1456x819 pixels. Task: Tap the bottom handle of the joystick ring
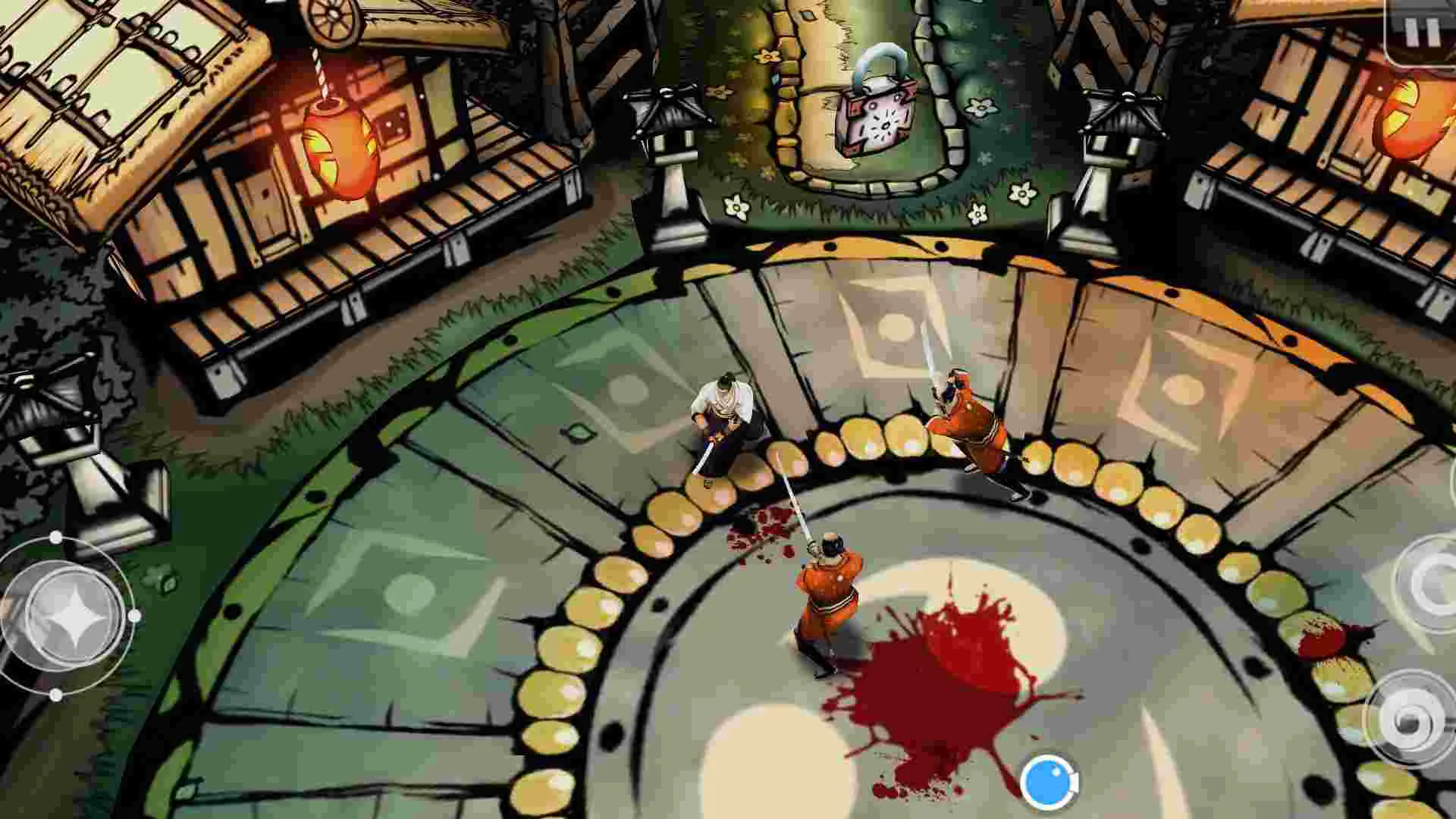click(56, 695)
